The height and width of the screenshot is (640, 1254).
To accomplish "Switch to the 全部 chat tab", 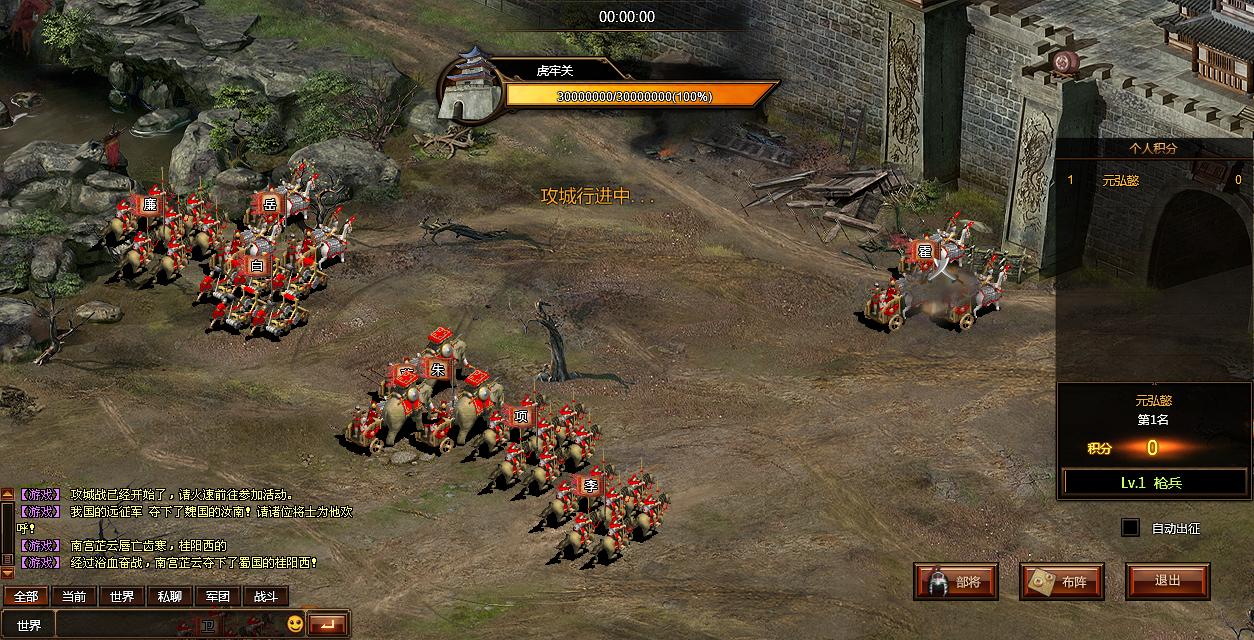I will pos(25,597).
